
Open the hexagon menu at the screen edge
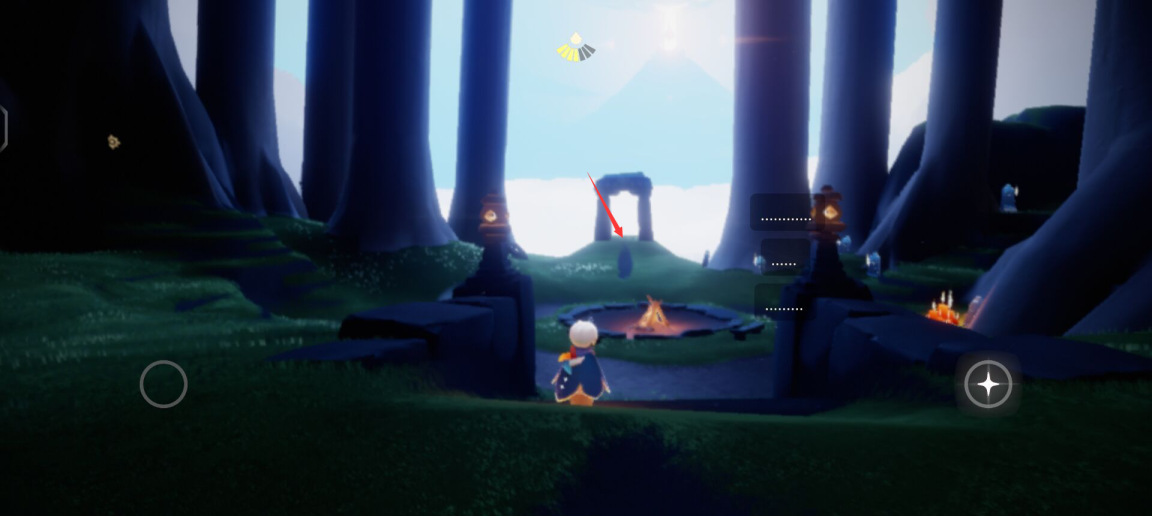click(3, 129)
